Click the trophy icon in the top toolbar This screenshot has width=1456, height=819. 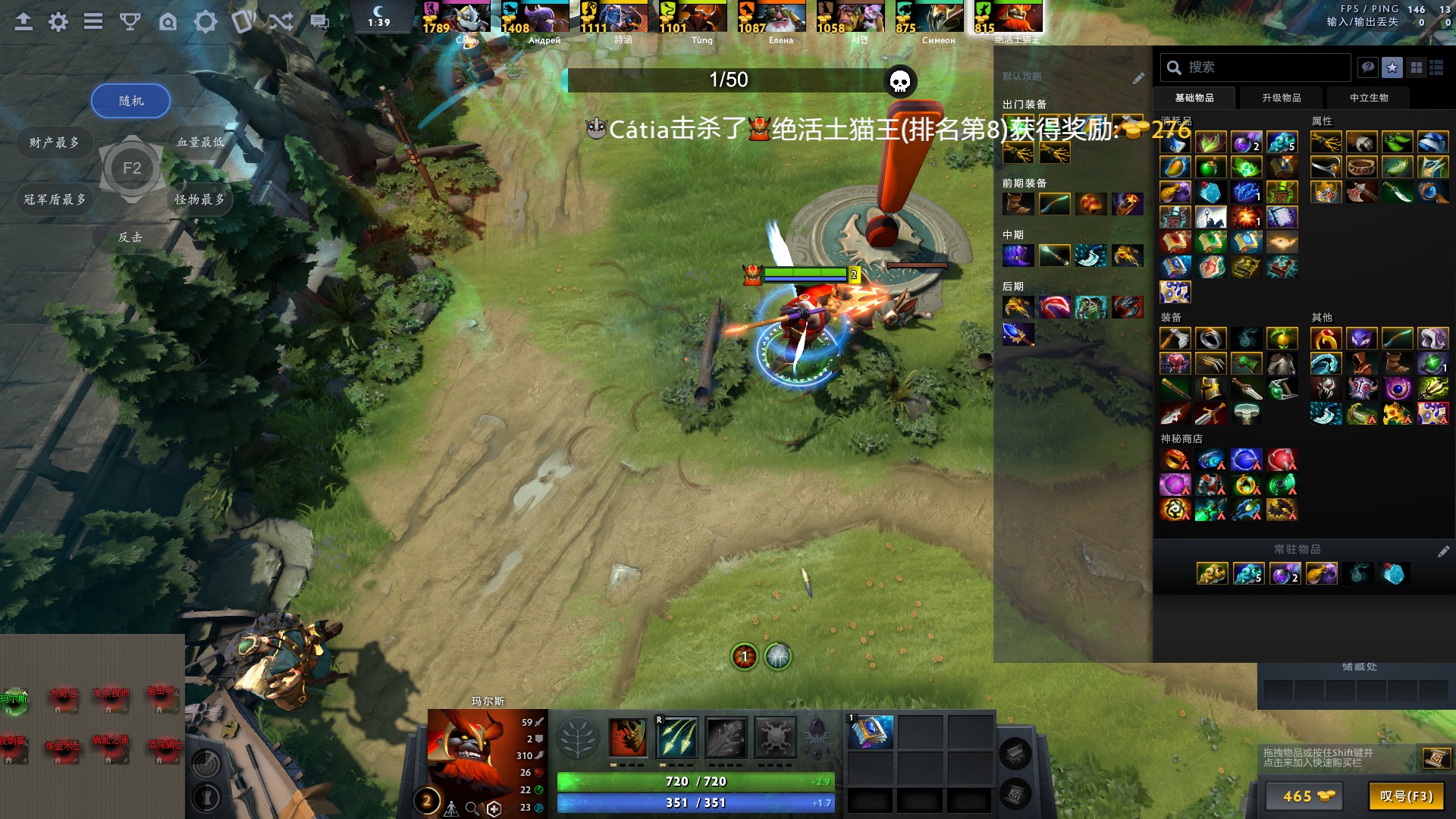click(130, 22)
